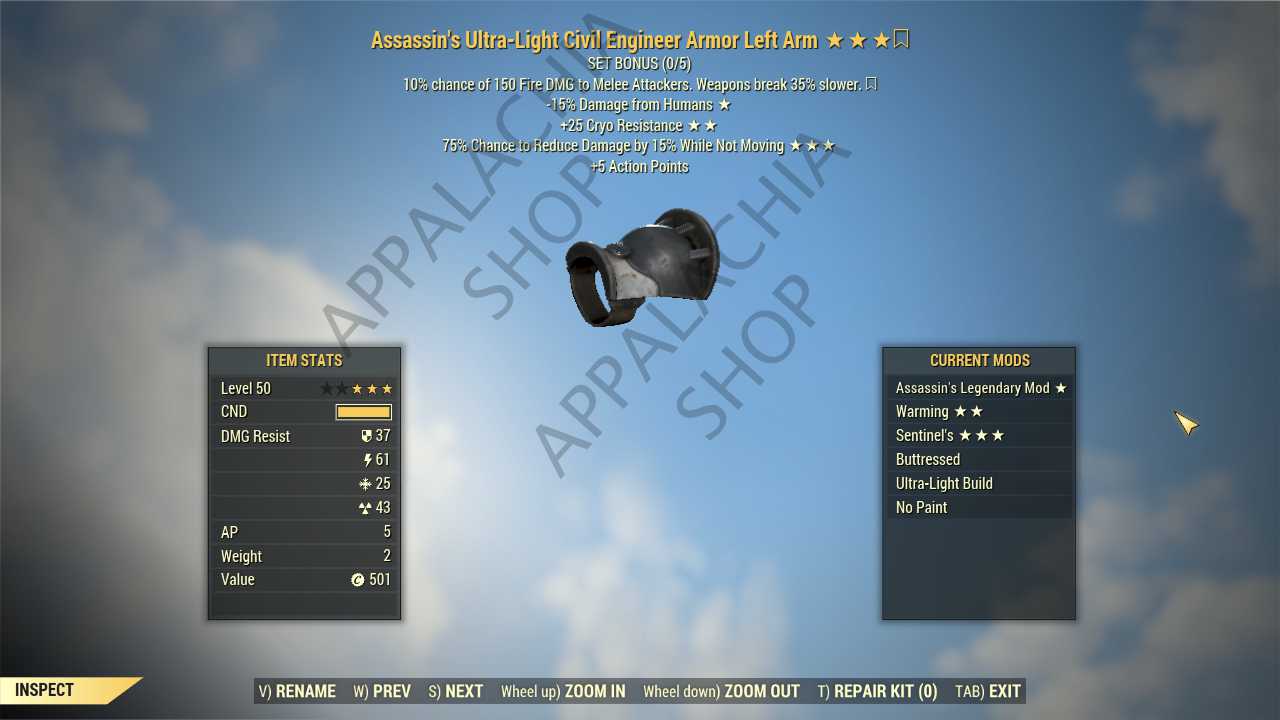Highlight the Warming mod entry
This screenshot has height=720, width=1280.
point(979,412)
